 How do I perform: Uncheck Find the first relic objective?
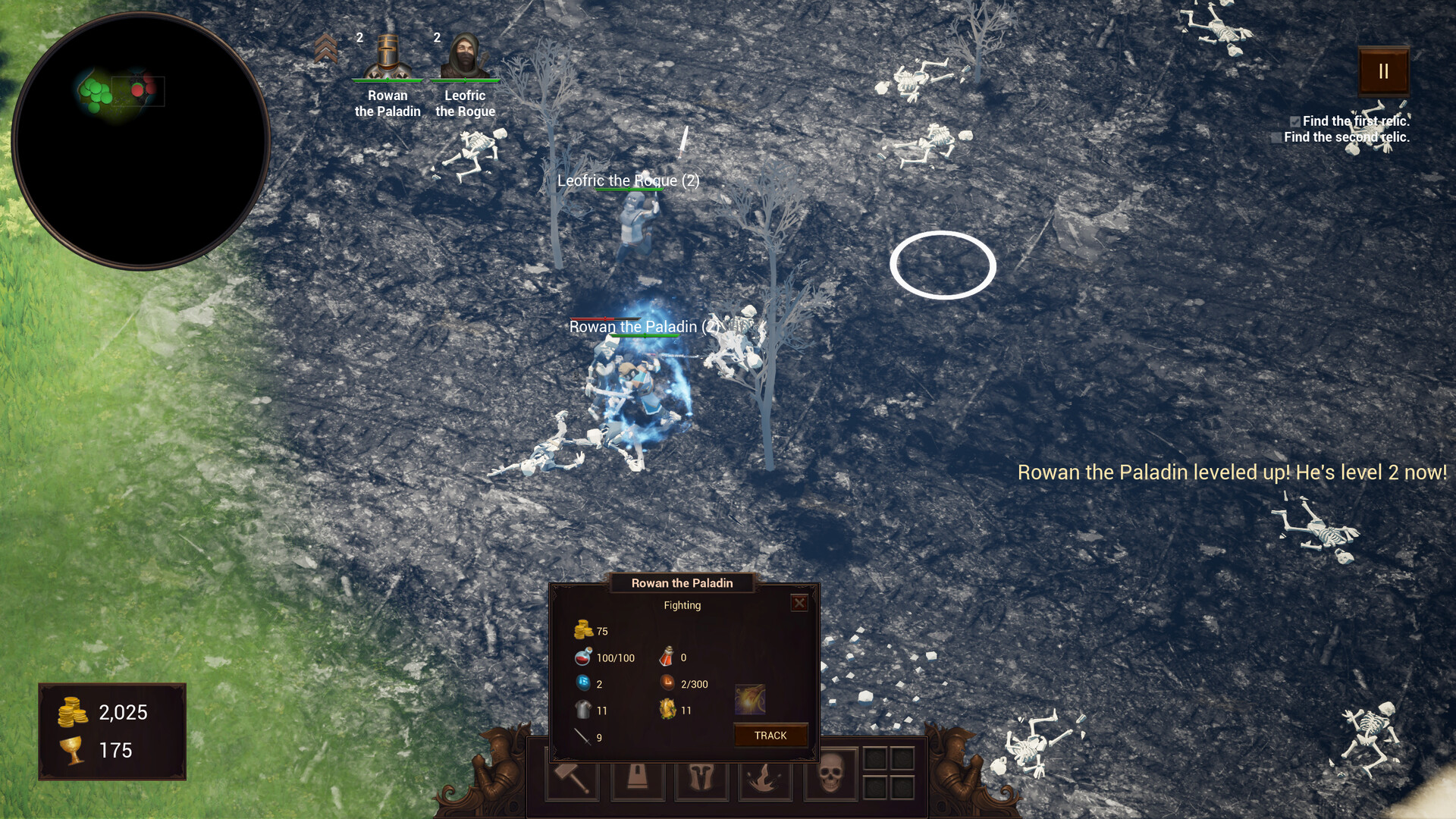coord(1295,121)
